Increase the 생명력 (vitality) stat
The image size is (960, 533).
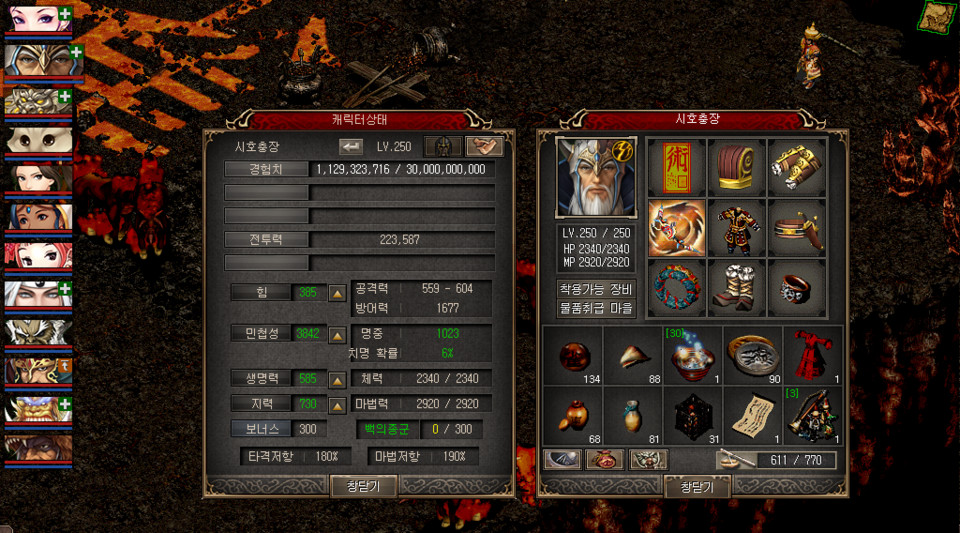tap(338, 380)
